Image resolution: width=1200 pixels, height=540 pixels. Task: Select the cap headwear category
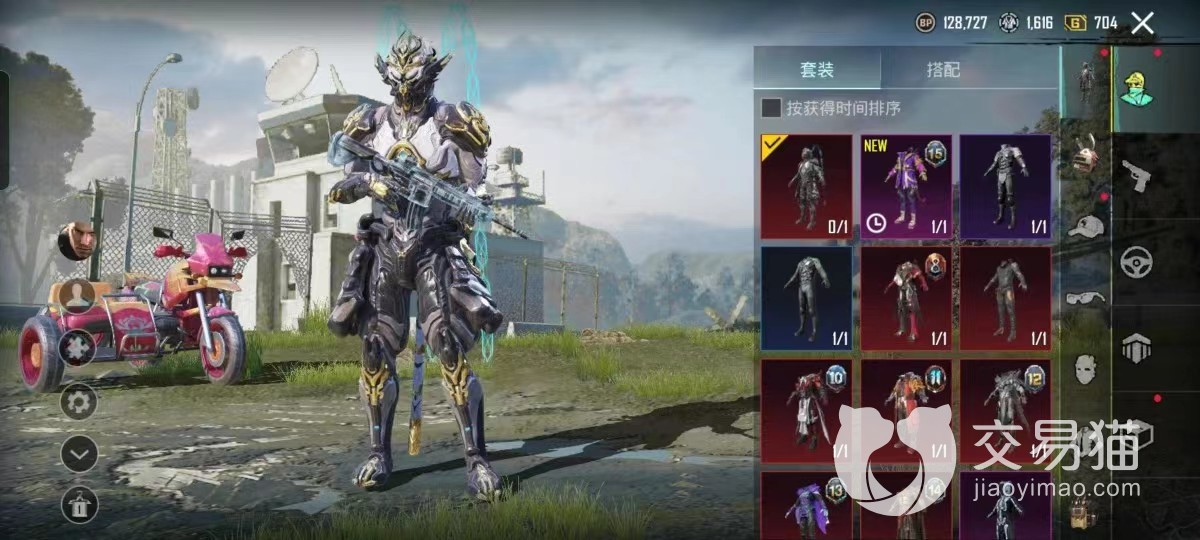pyautogui.click(x=1085, y=226)
